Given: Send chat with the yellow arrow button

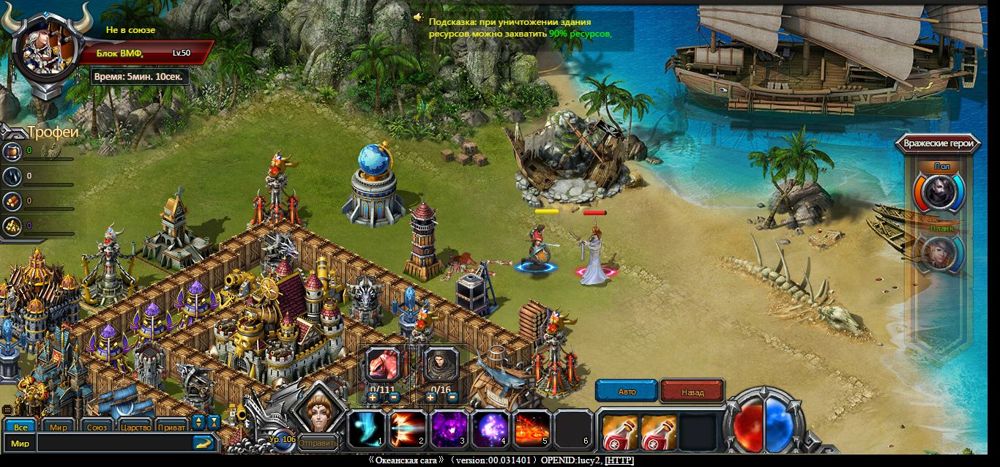Looking at the screenshot, I should click(x=203, y=442).
